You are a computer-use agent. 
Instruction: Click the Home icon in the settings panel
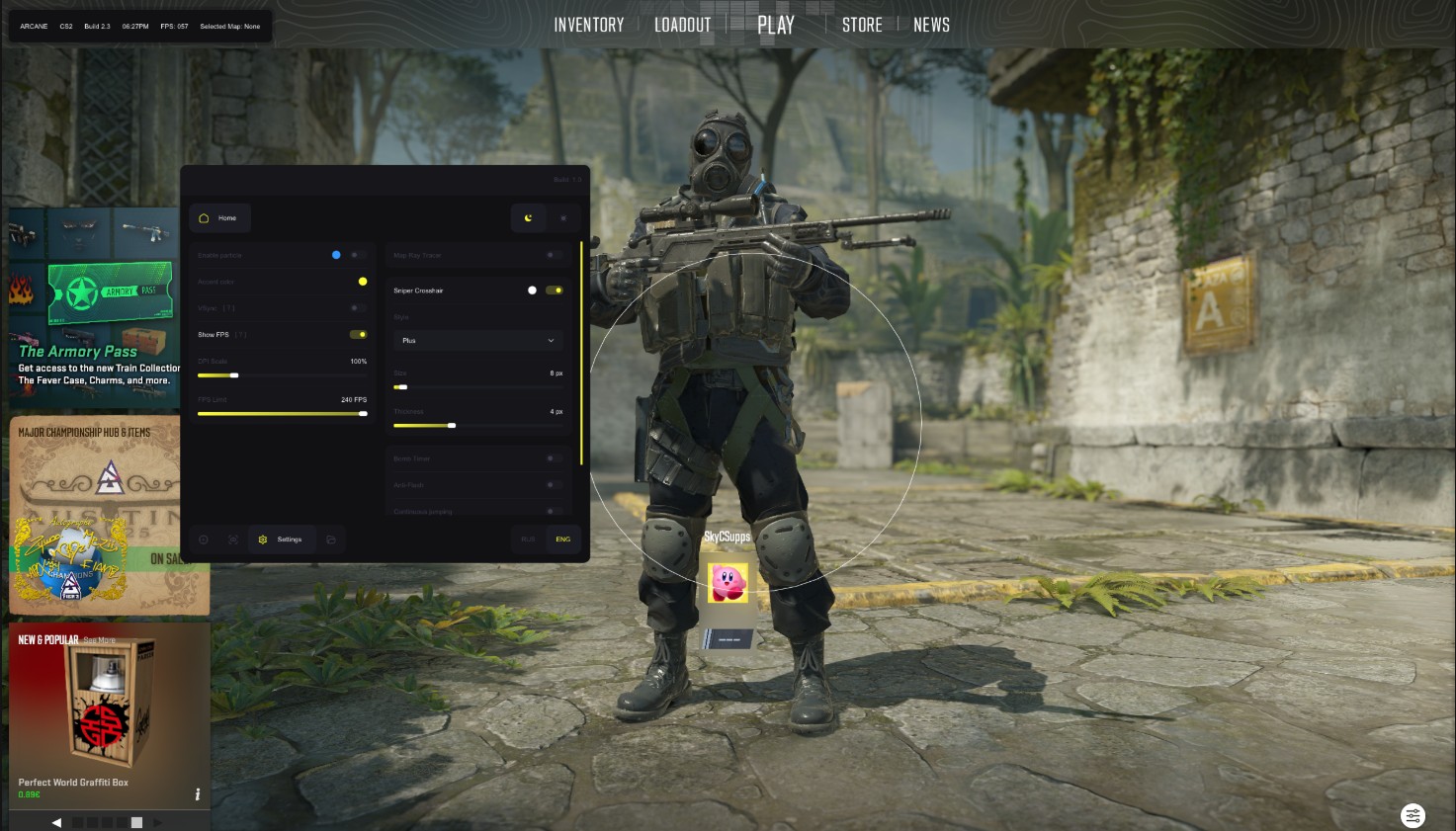(220, 217)
